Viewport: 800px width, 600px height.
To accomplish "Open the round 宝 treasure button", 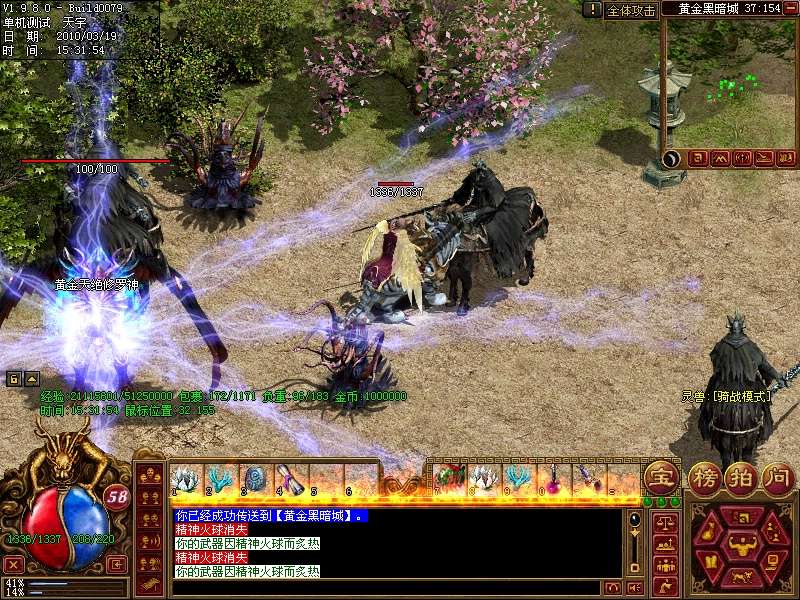I will coord(659,477).
